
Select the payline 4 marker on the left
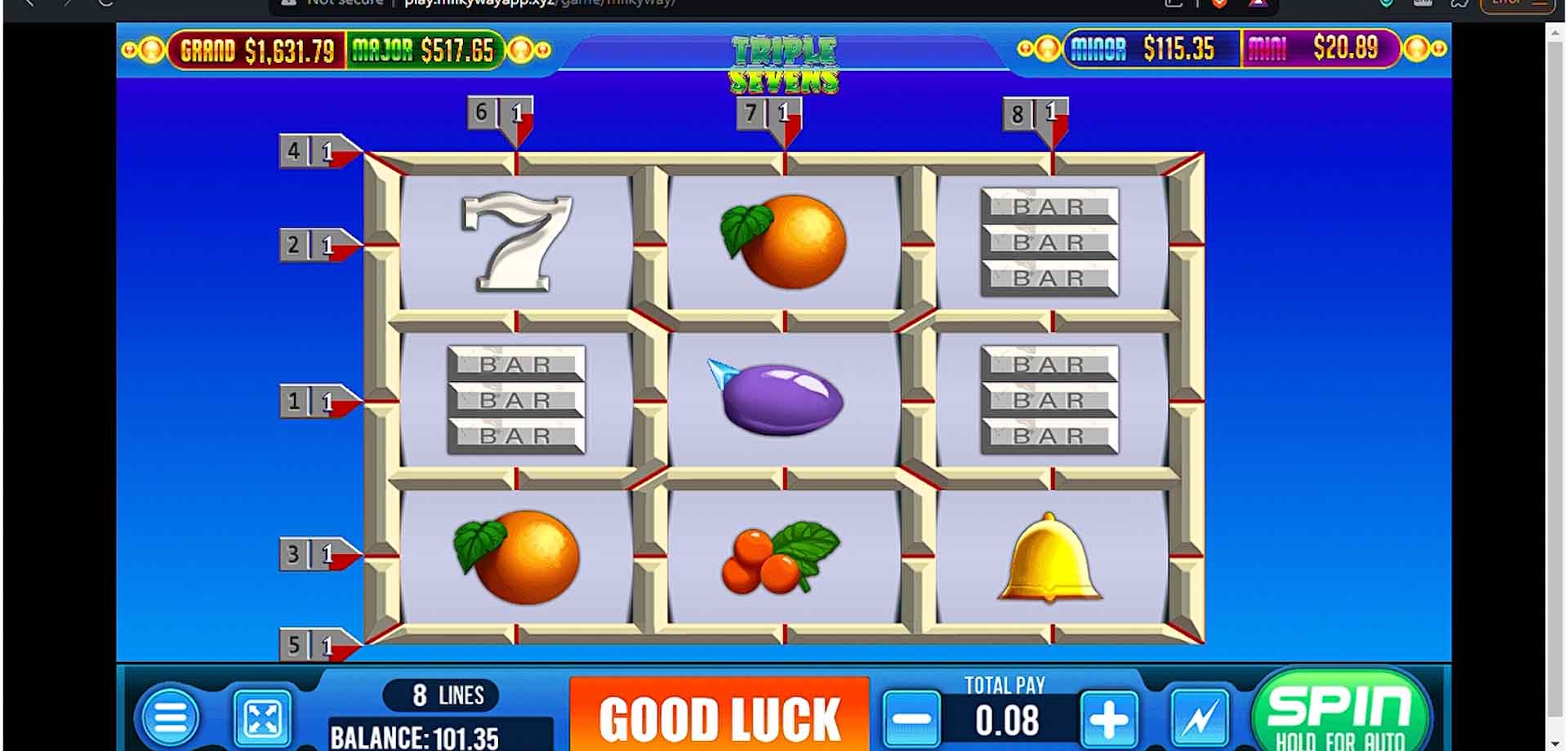310,152
